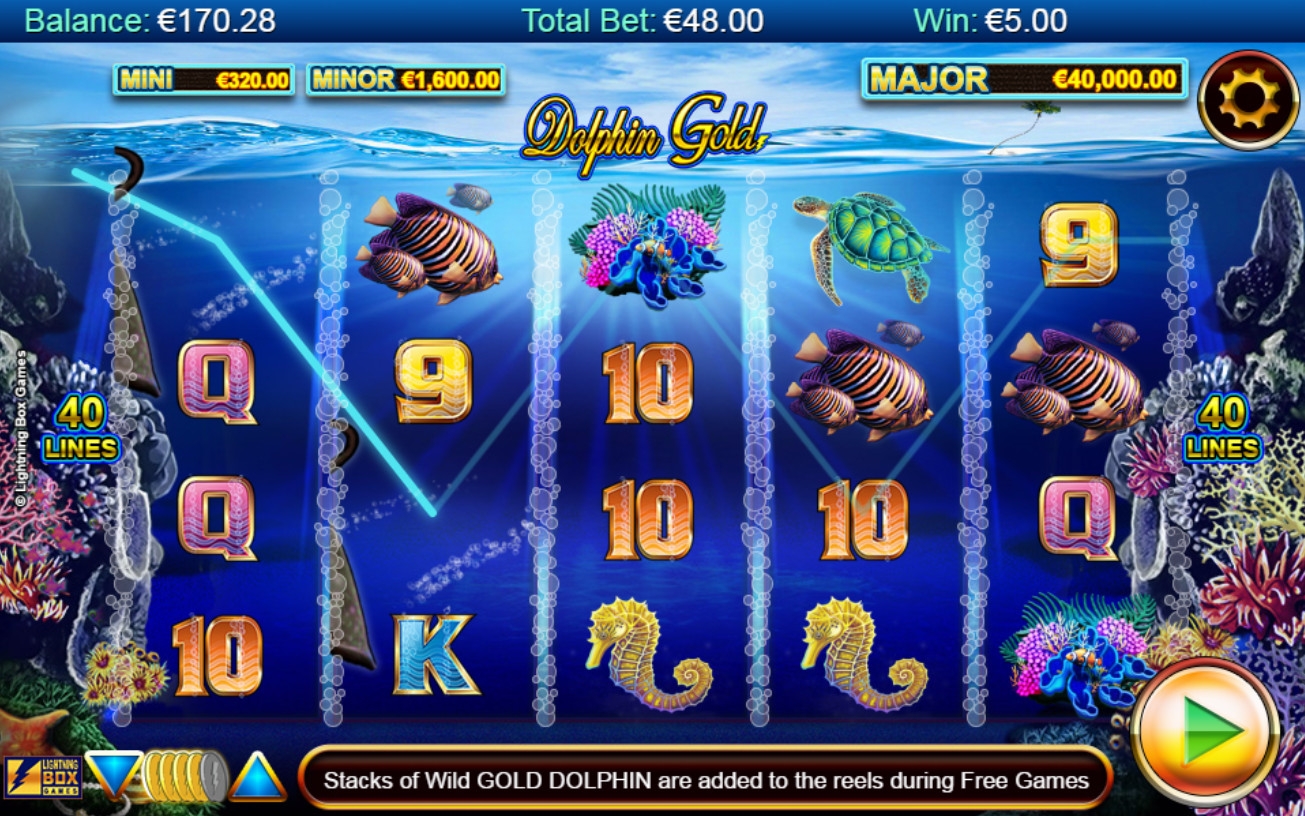Open the gear settings menu
Viewport: 1305px width, 816px height.
pyautogui.click(x=1246, y=99)
